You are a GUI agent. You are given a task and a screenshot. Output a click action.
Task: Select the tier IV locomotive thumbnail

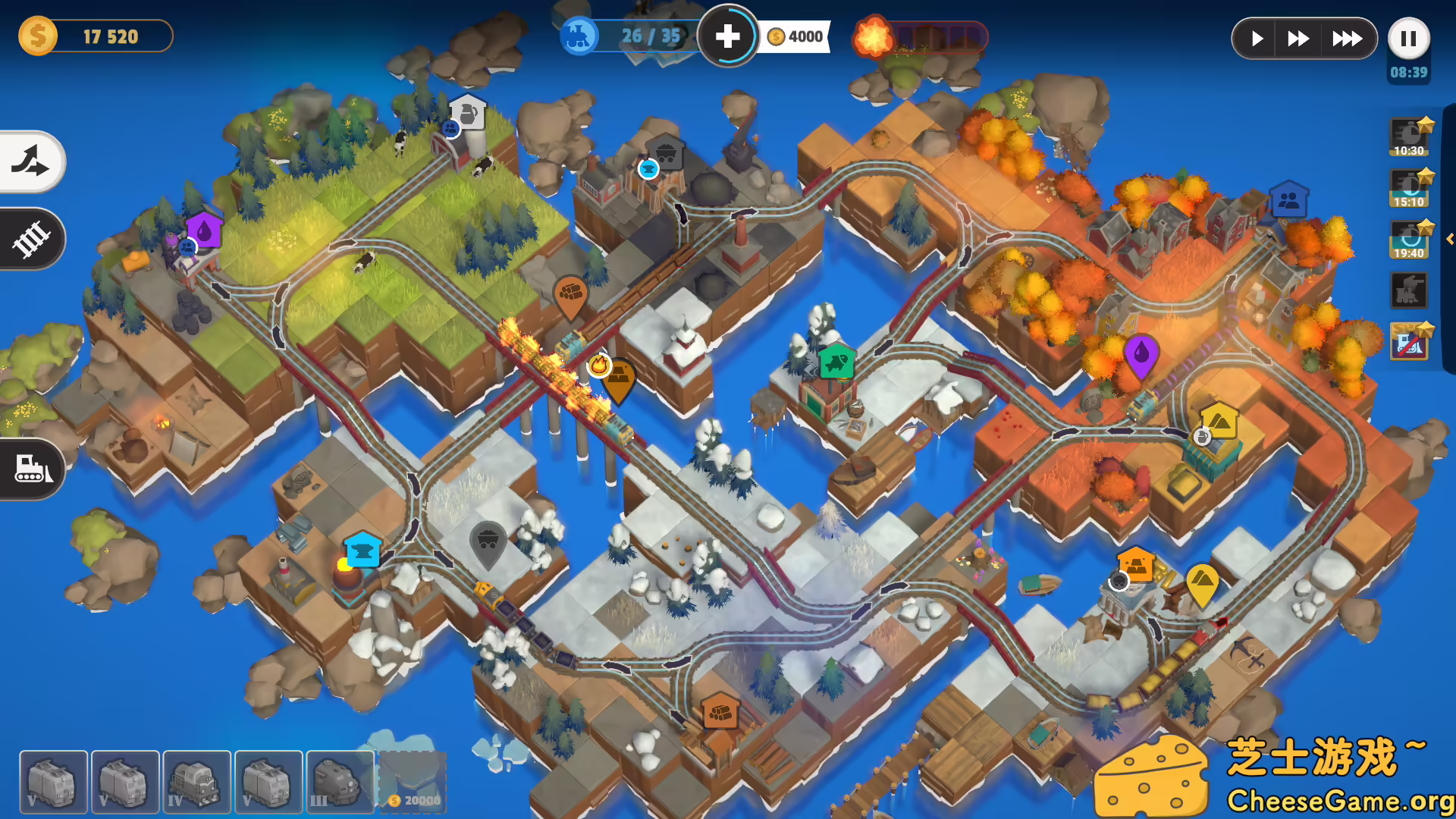click(x=196, y=781)
